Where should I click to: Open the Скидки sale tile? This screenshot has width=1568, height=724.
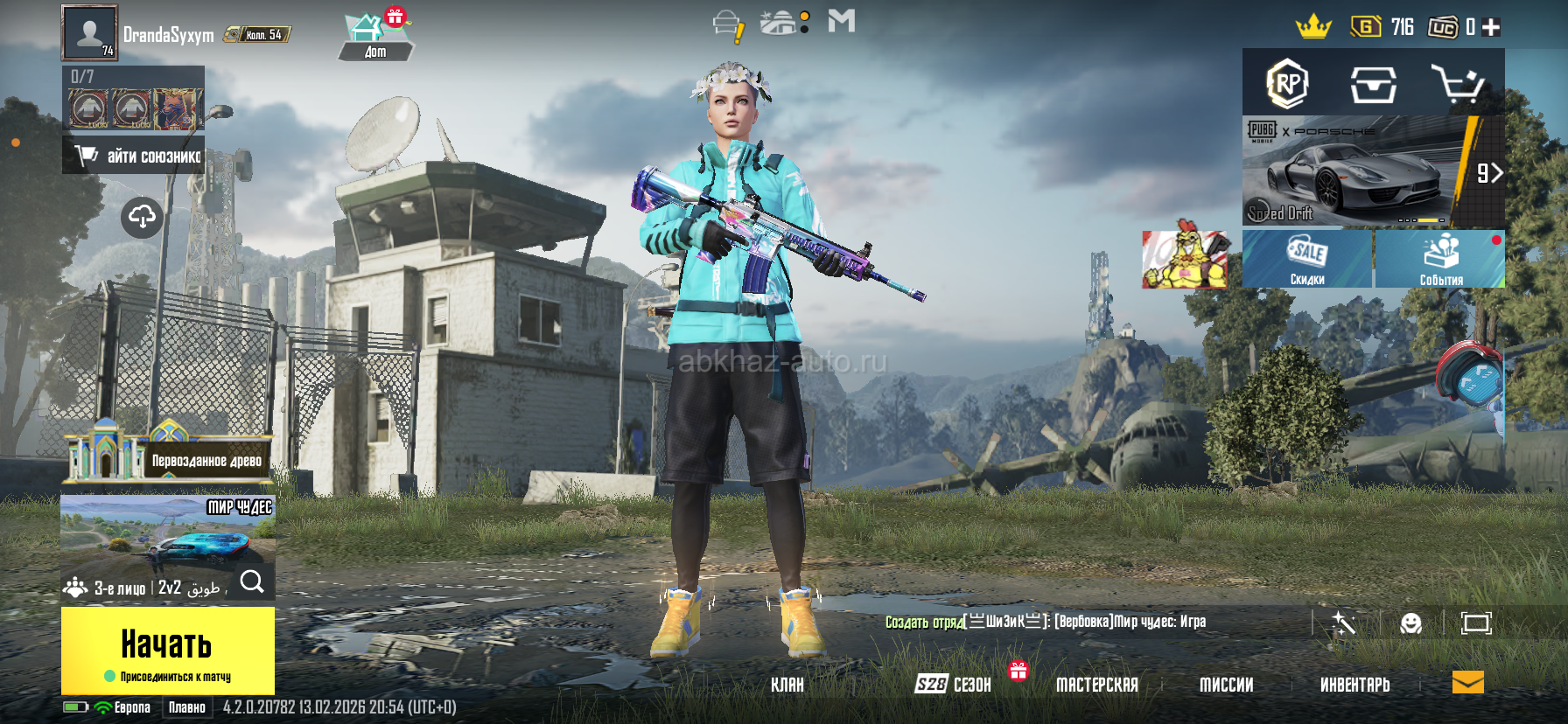(x=1307, y=260)
